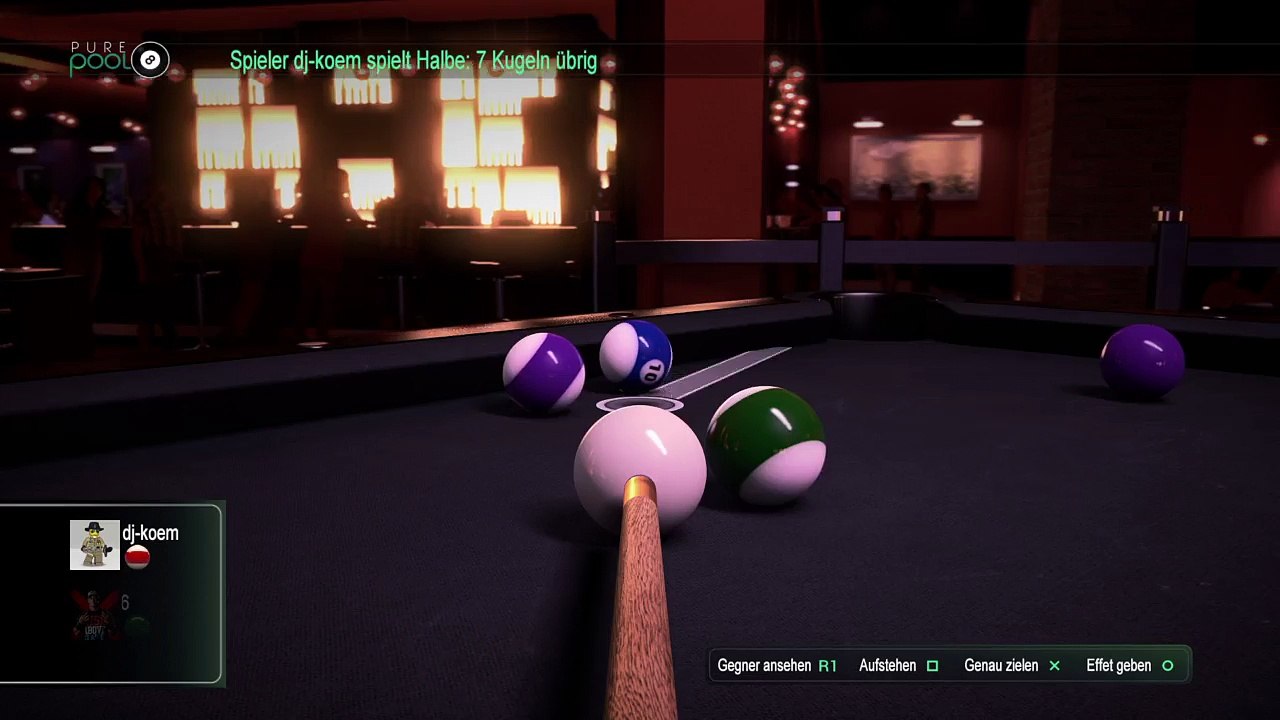The image size is (1280, 720).
Task: Select dj-koem's player avatar
Action: (x=94, y=545)
